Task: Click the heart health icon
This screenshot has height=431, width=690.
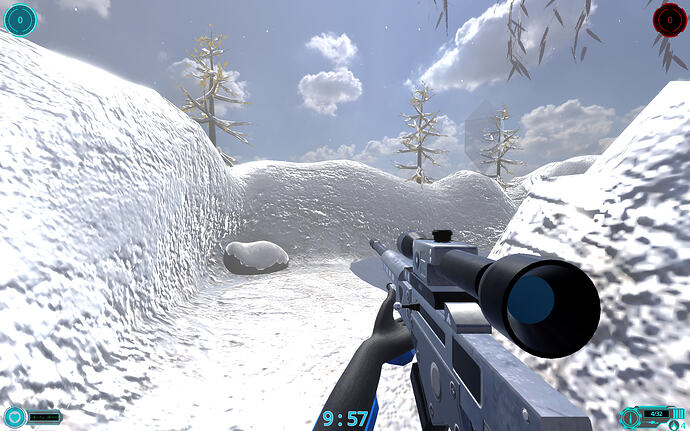Action: point(15,417)
